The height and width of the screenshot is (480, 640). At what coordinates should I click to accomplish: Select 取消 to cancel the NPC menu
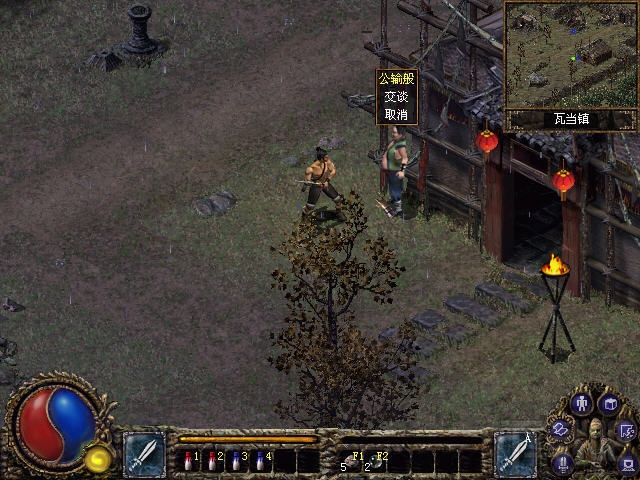click(x=396, y=114)
